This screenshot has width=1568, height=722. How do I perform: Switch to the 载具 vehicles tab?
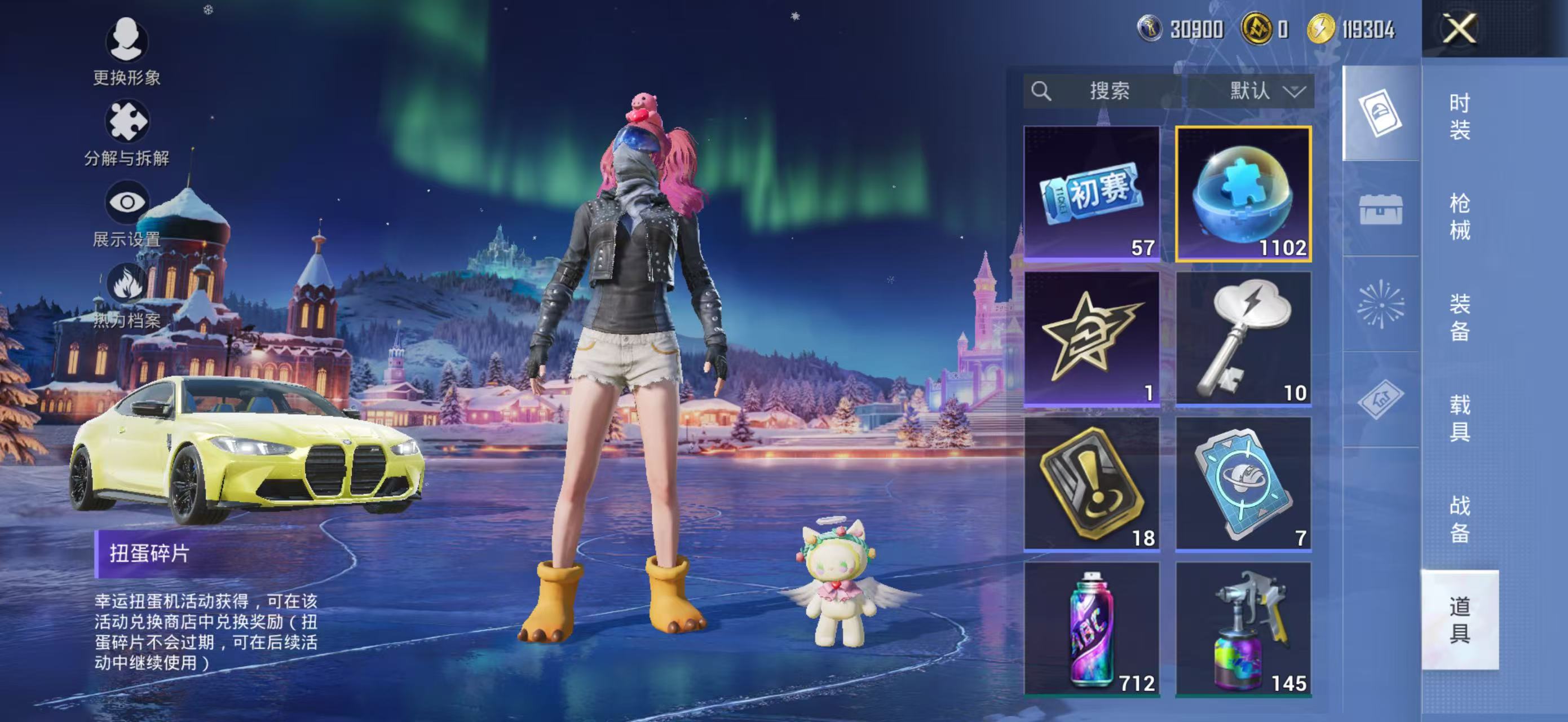1459,417
